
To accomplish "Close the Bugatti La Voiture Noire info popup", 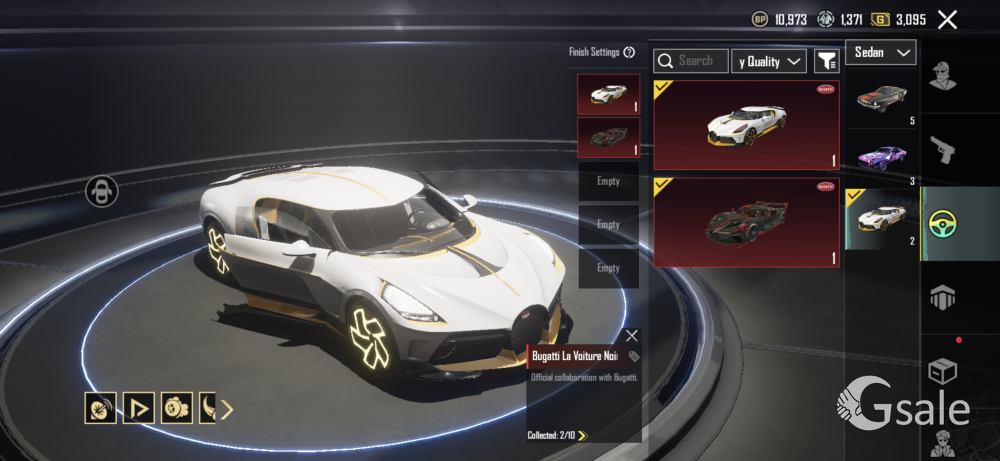I will (631, 336).
